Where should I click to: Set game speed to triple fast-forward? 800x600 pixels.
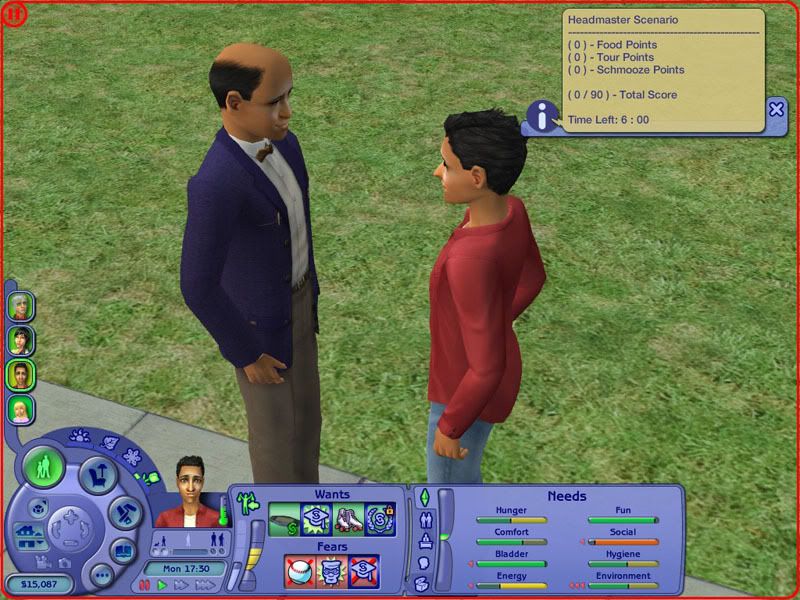tap(204, 585)
